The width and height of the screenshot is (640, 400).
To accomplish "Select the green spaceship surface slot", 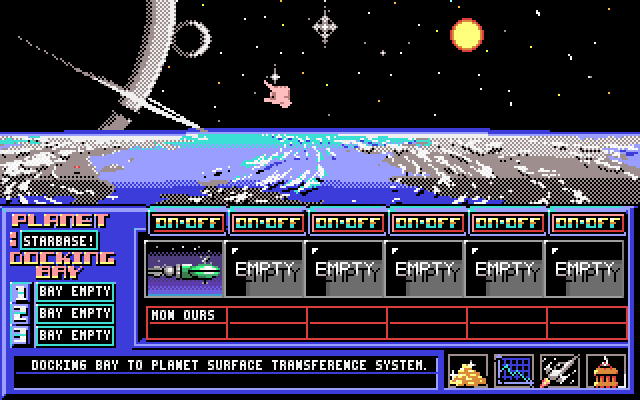I will 184,269.
